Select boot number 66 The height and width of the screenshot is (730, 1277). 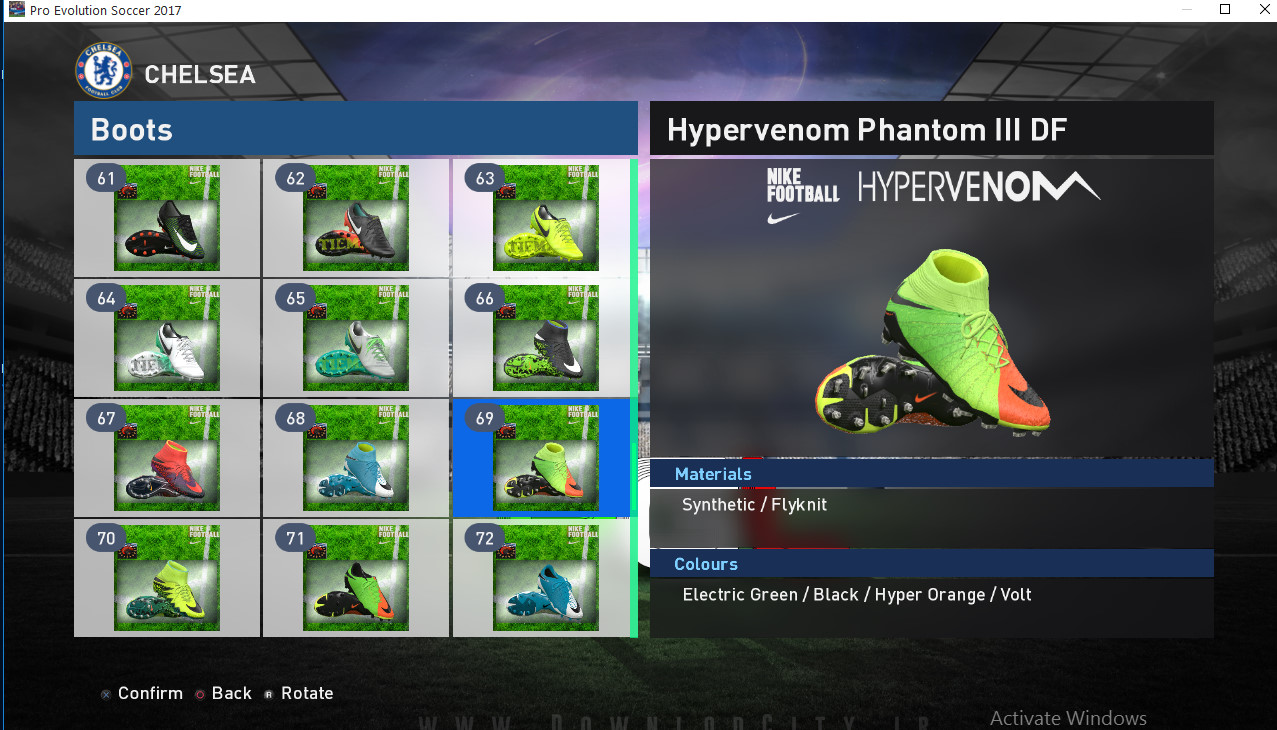546,338
